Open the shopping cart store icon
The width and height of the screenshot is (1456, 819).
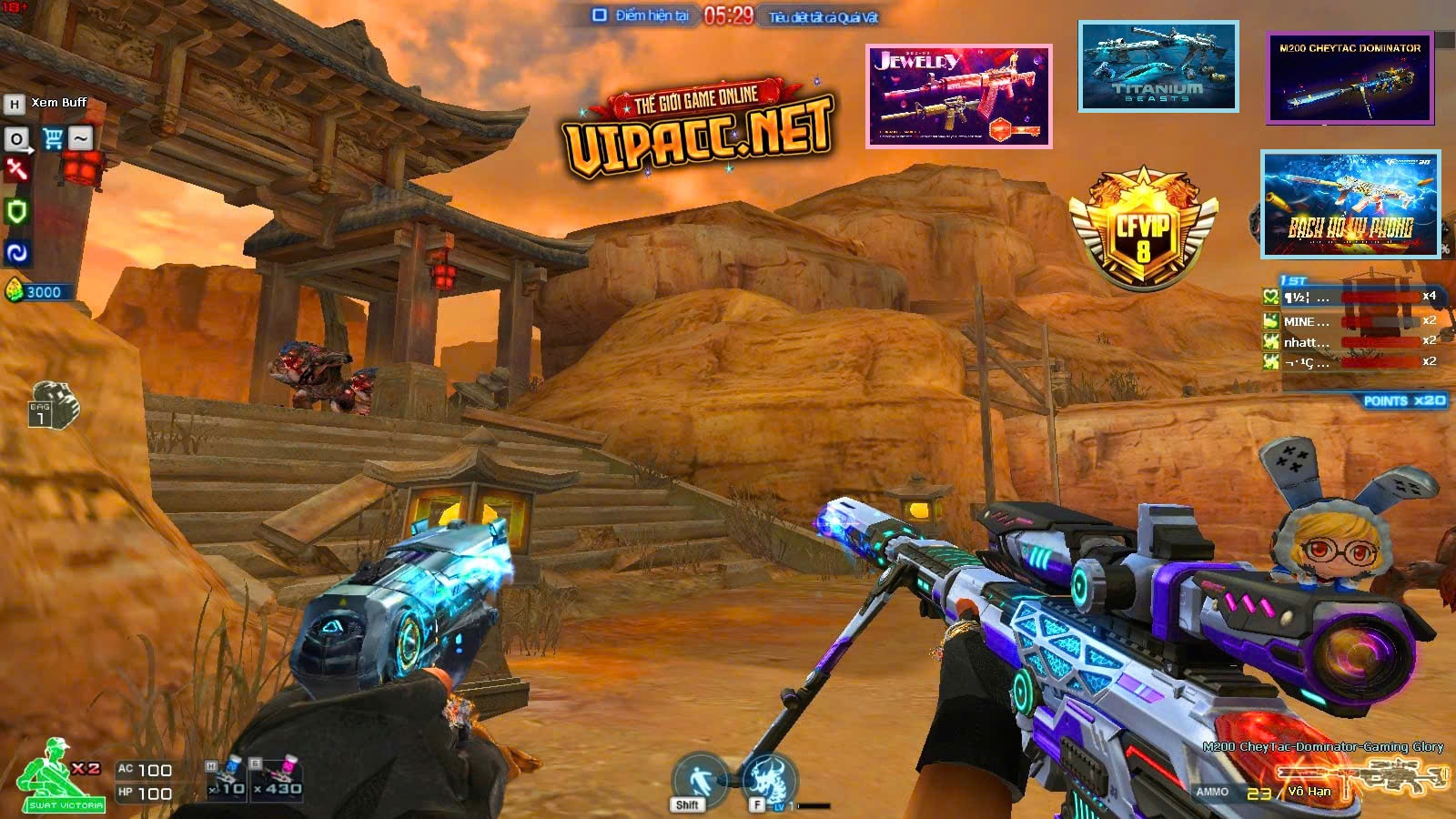(x=53, y=139)
